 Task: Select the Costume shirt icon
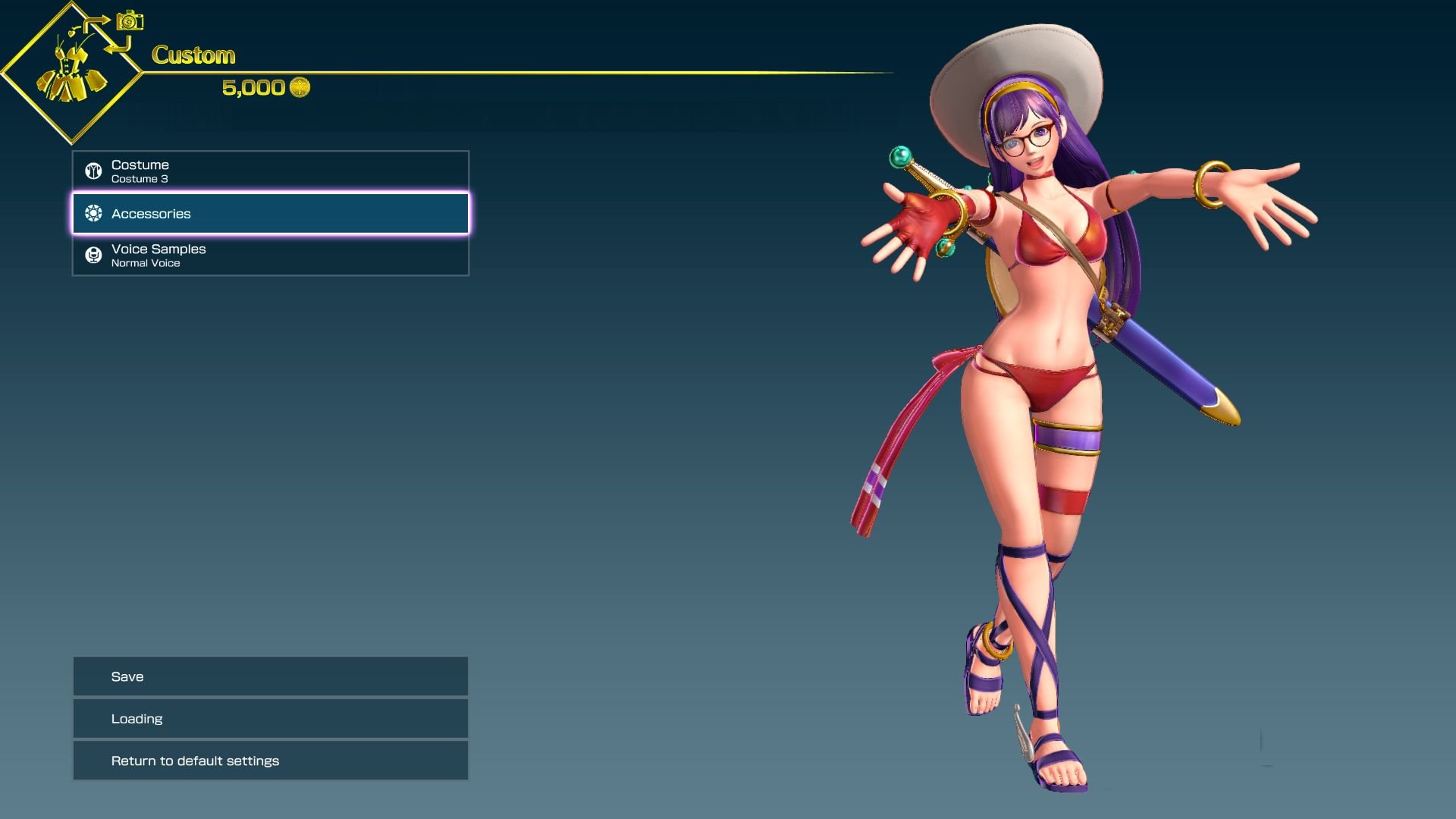pos(93,170)
